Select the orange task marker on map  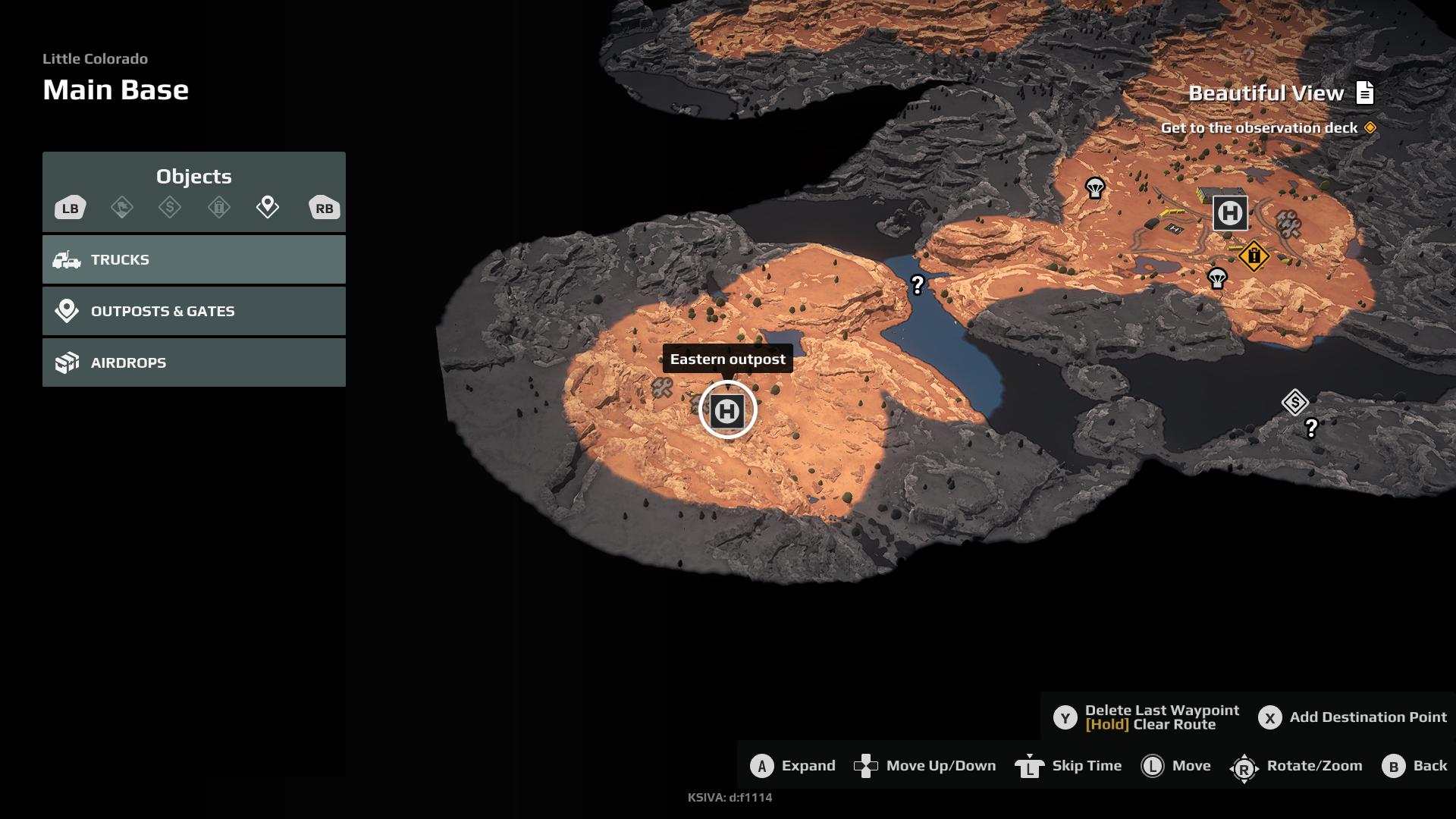pos(1254,256)
